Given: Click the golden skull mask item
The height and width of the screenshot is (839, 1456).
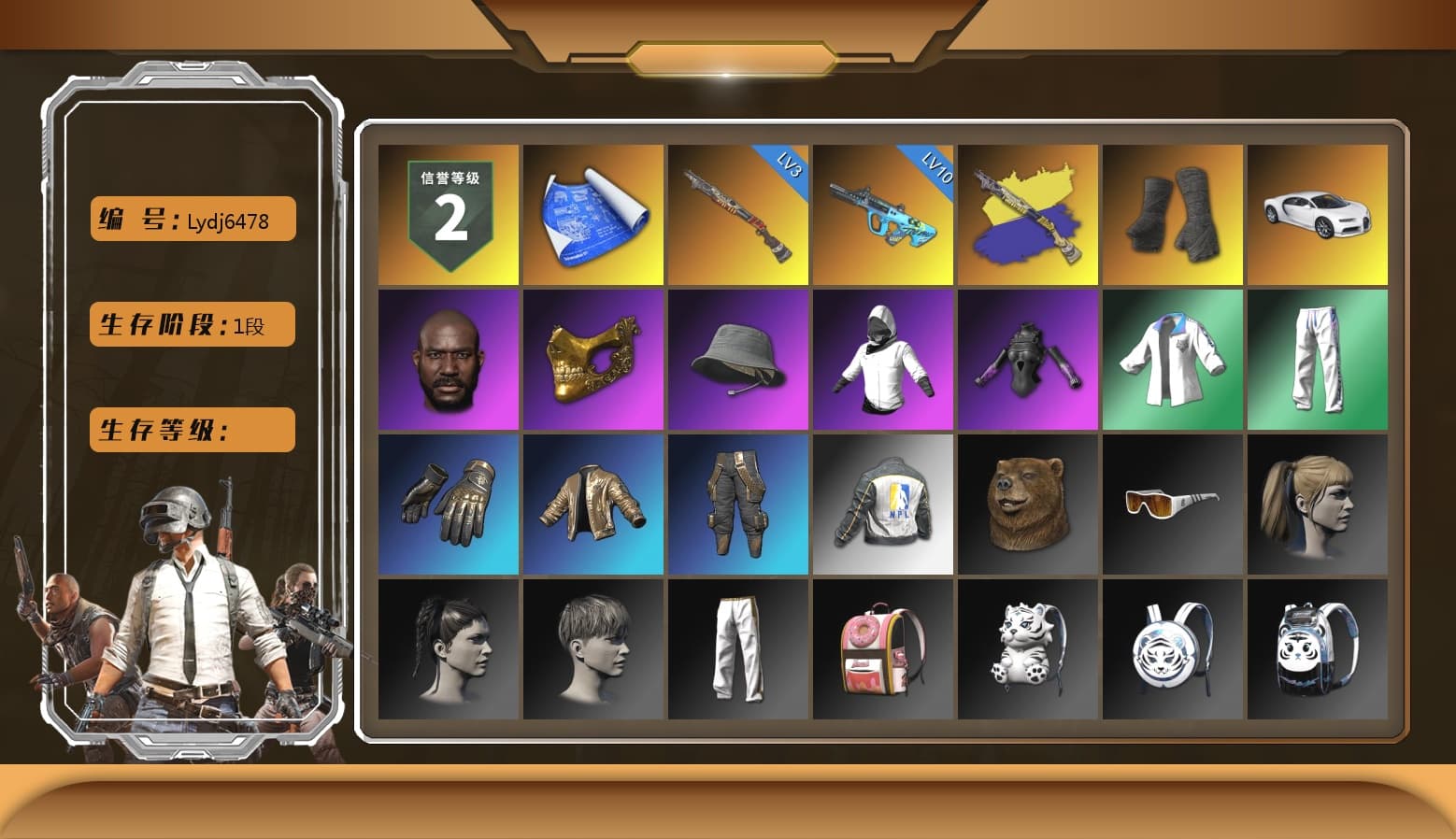Looking at the screenshot, I should 592,358.
